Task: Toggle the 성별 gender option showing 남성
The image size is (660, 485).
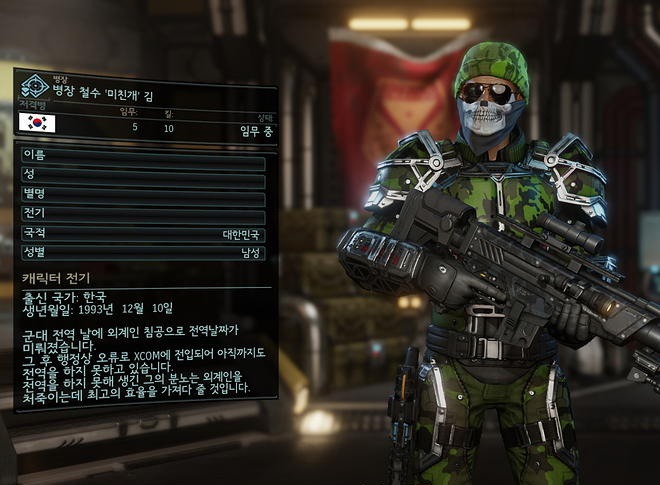Action: pyautogui.click(x=142, y=252)
